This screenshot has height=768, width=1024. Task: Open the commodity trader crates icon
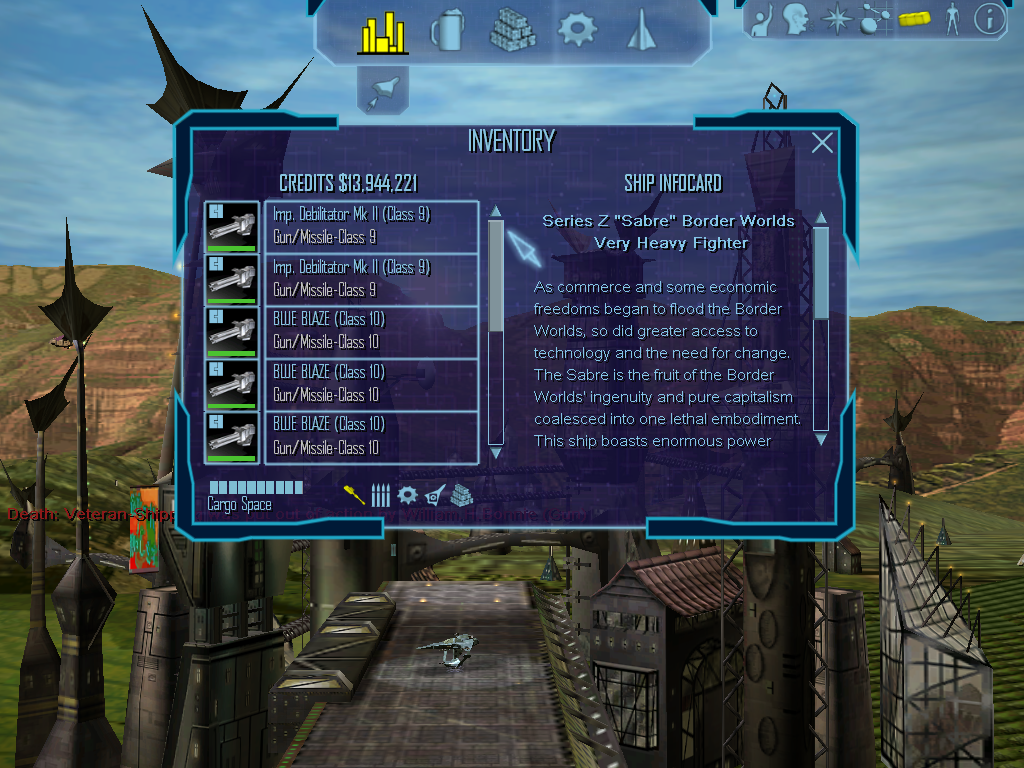(x=512, y=31)
